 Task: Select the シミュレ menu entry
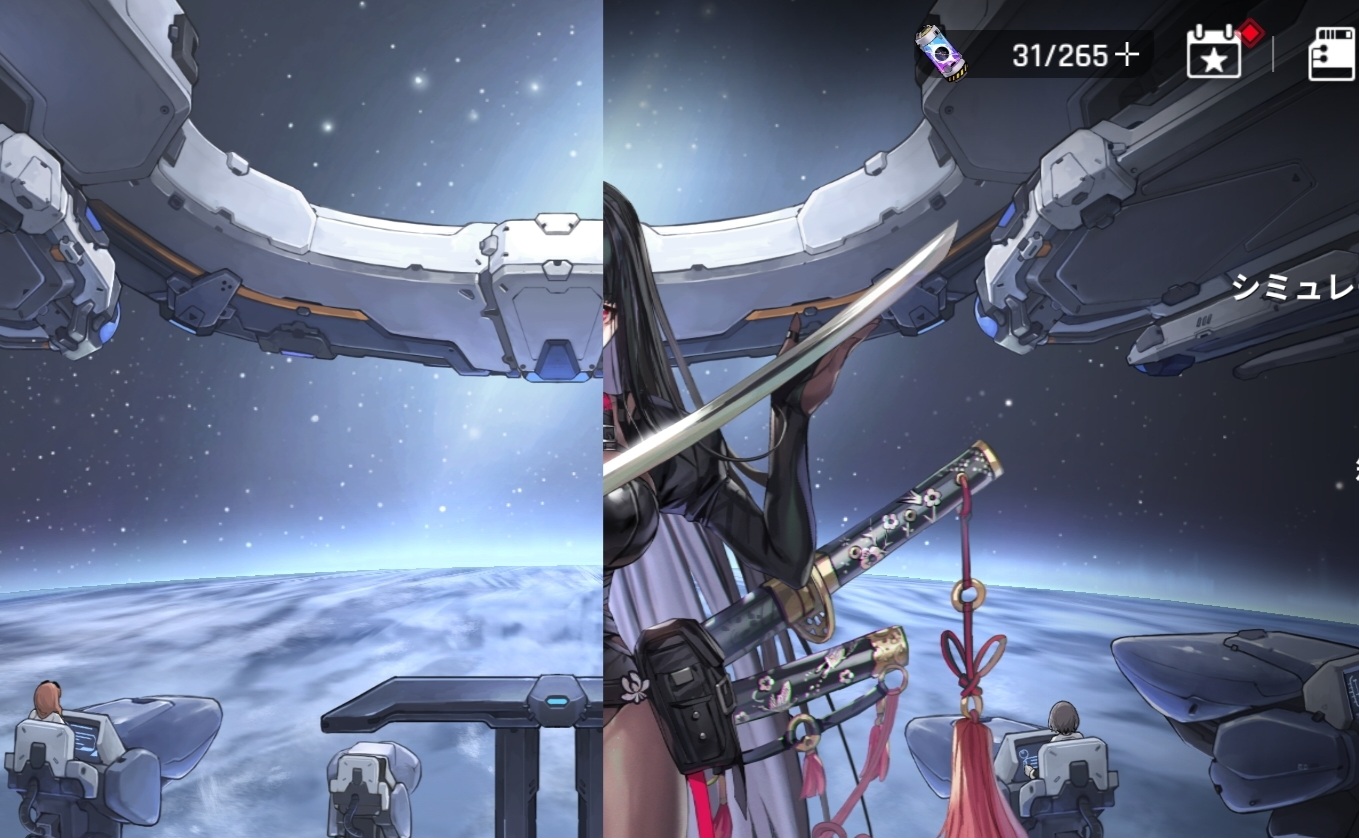click(x=1294, y=289)
